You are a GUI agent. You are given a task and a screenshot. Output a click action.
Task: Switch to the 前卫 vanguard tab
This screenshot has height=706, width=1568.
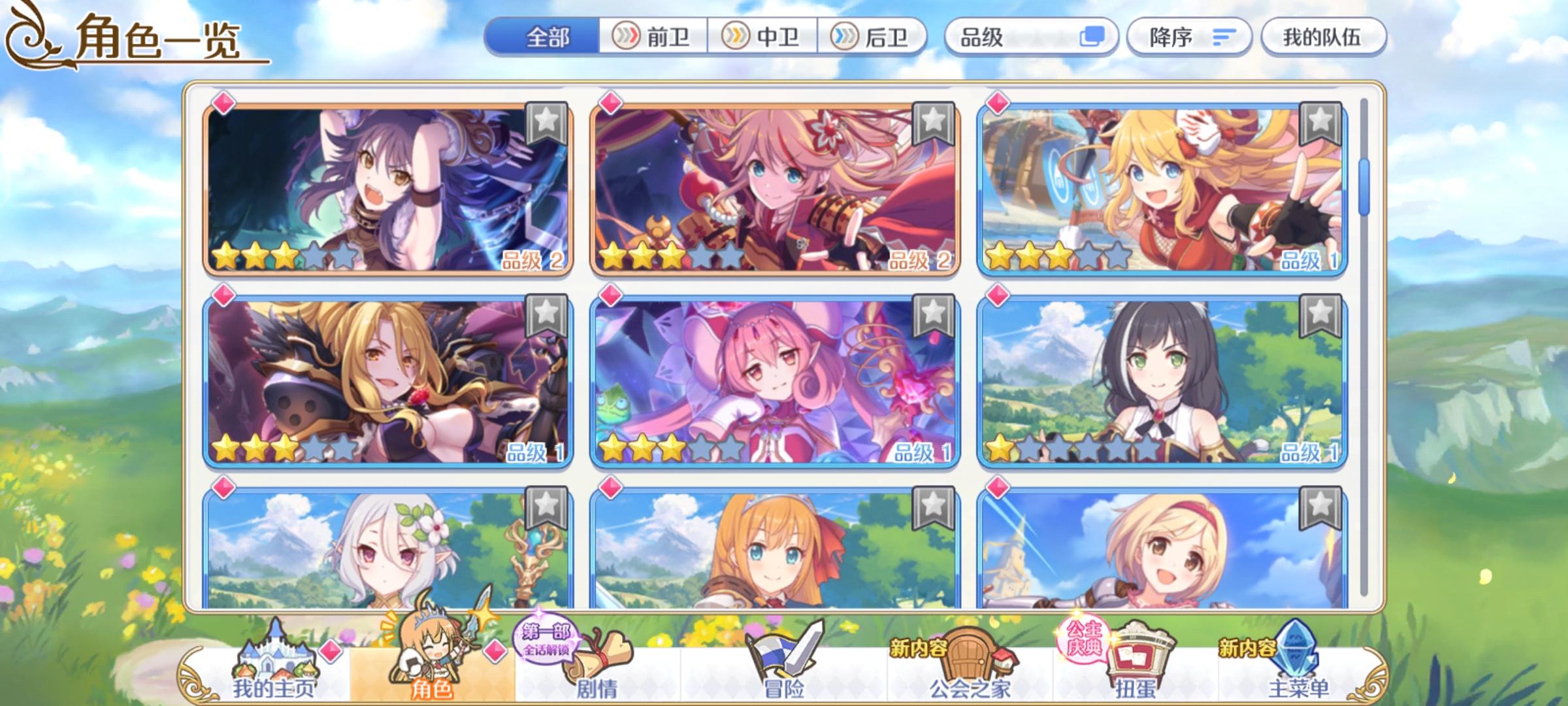[x=655, y=38]
